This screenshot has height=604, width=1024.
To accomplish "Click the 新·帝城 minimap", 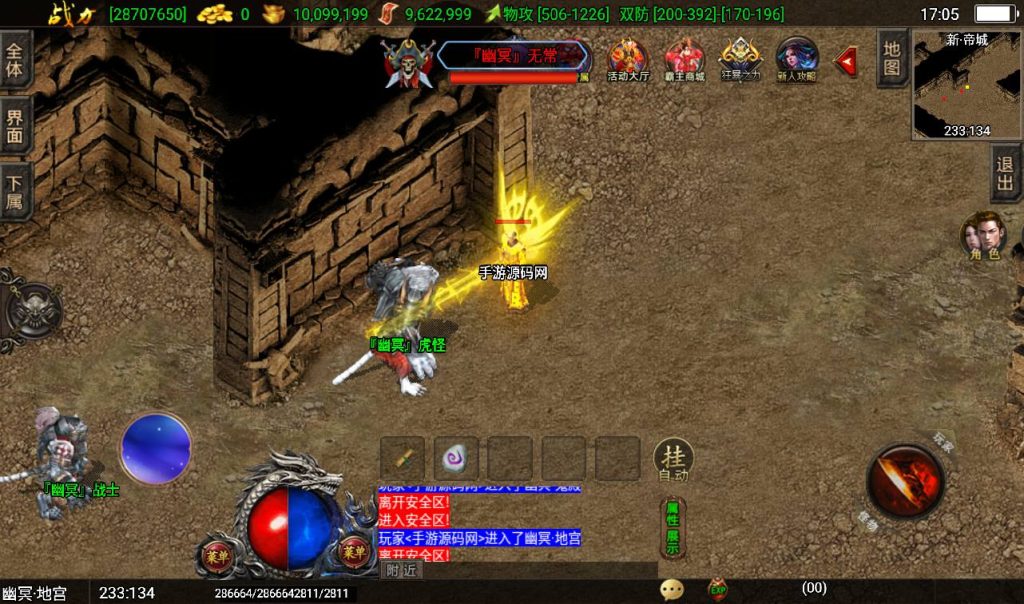I will tap(966, 85).
